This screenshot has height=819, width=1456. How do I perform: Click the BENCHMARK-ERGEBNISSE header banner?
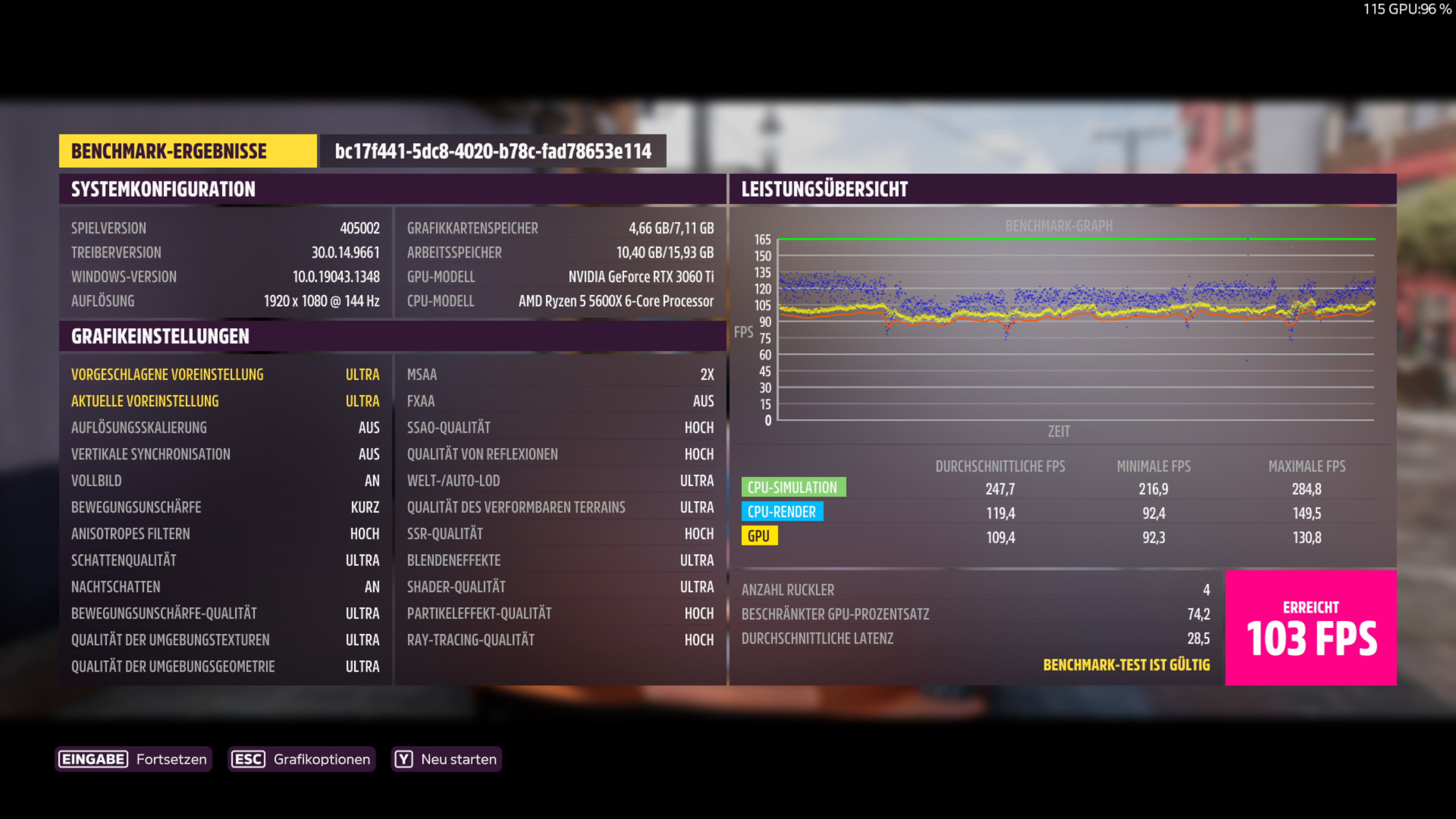click(188, 151)
